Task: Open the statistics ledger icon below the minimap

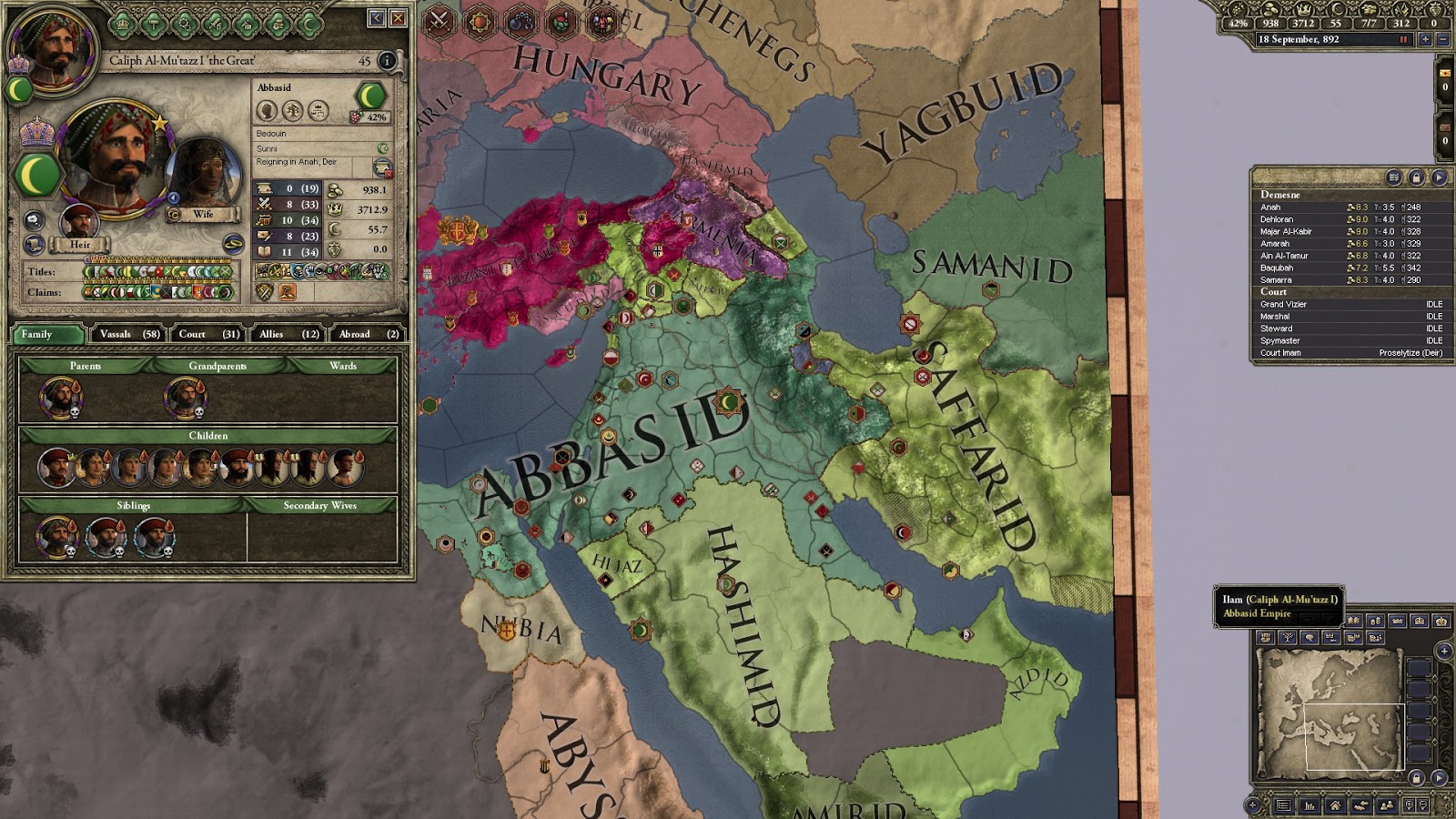Action: click(x=1310, y=807)
